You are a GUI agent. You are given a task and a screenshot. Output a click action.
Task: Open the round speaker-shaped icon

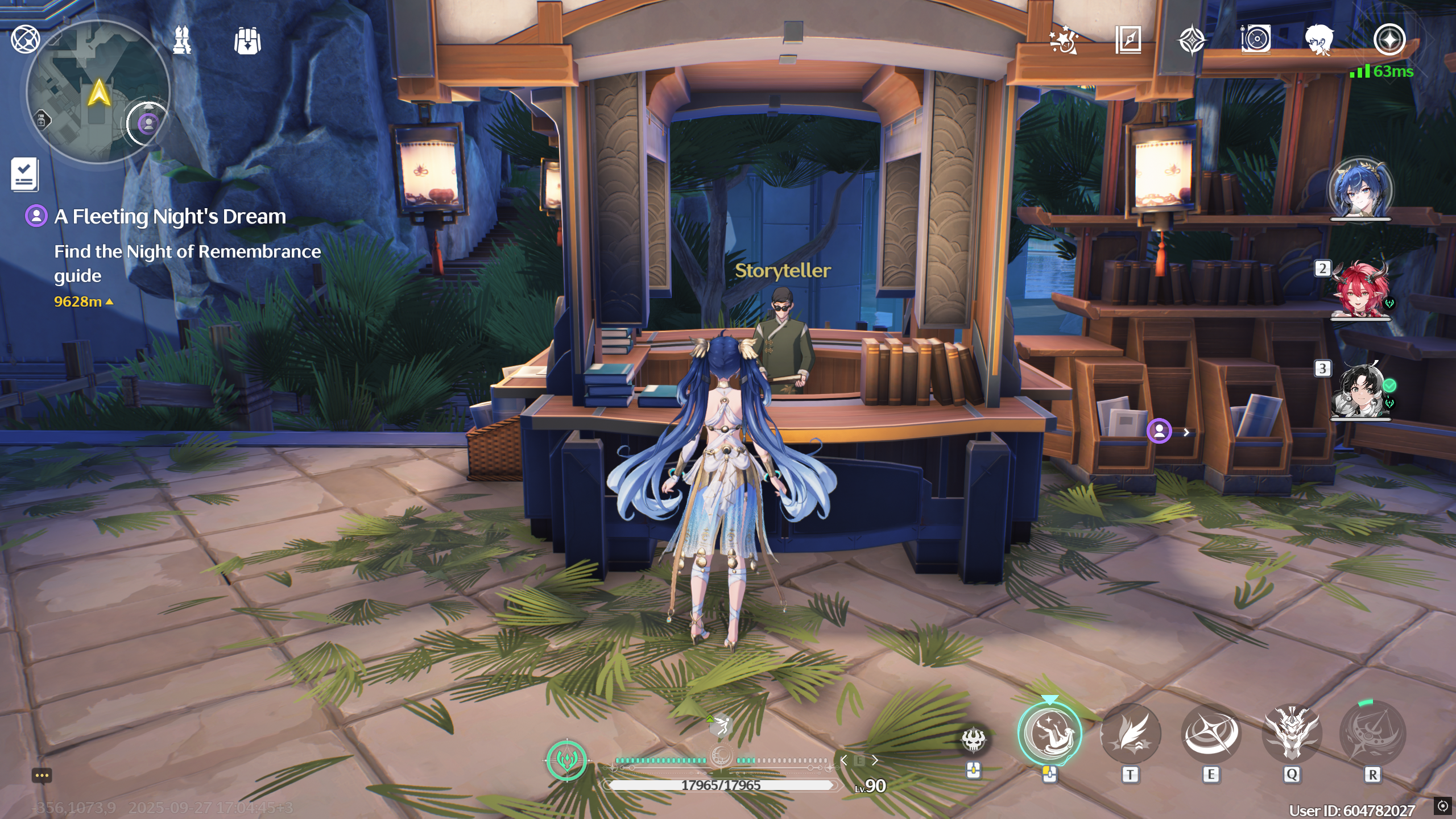click(1255, 40)
